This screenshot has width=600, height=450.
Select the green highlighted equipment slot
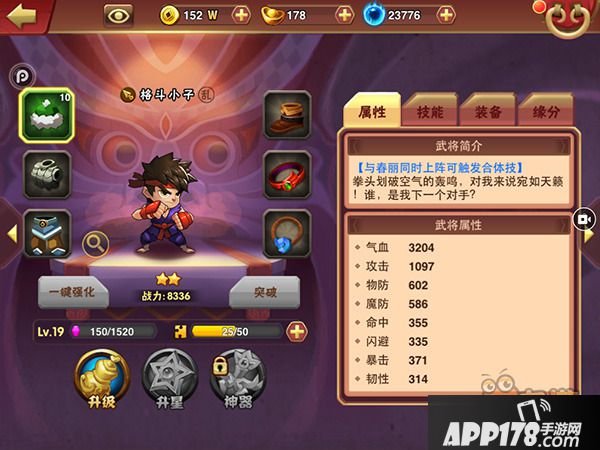[44, 117]
